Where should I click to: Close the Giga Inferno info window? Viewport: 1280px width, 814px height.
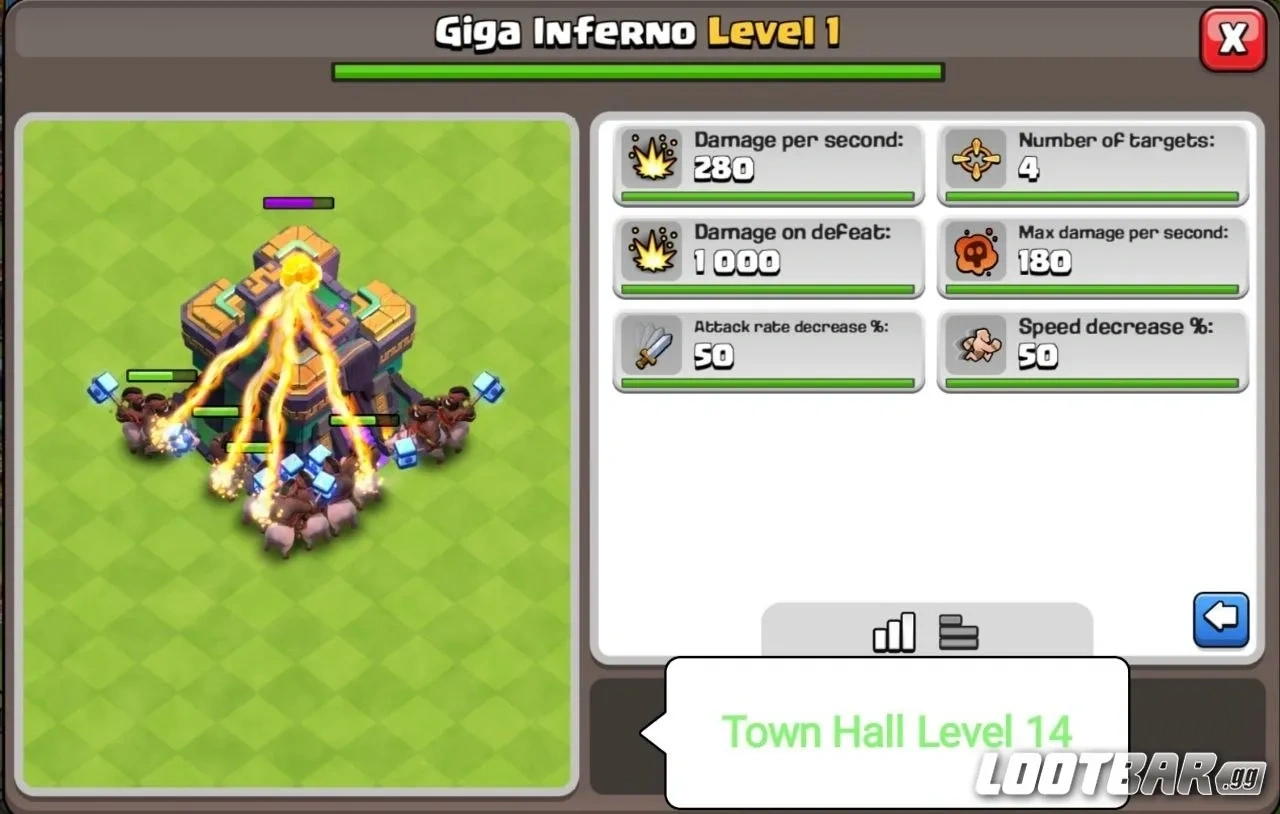1232,40
